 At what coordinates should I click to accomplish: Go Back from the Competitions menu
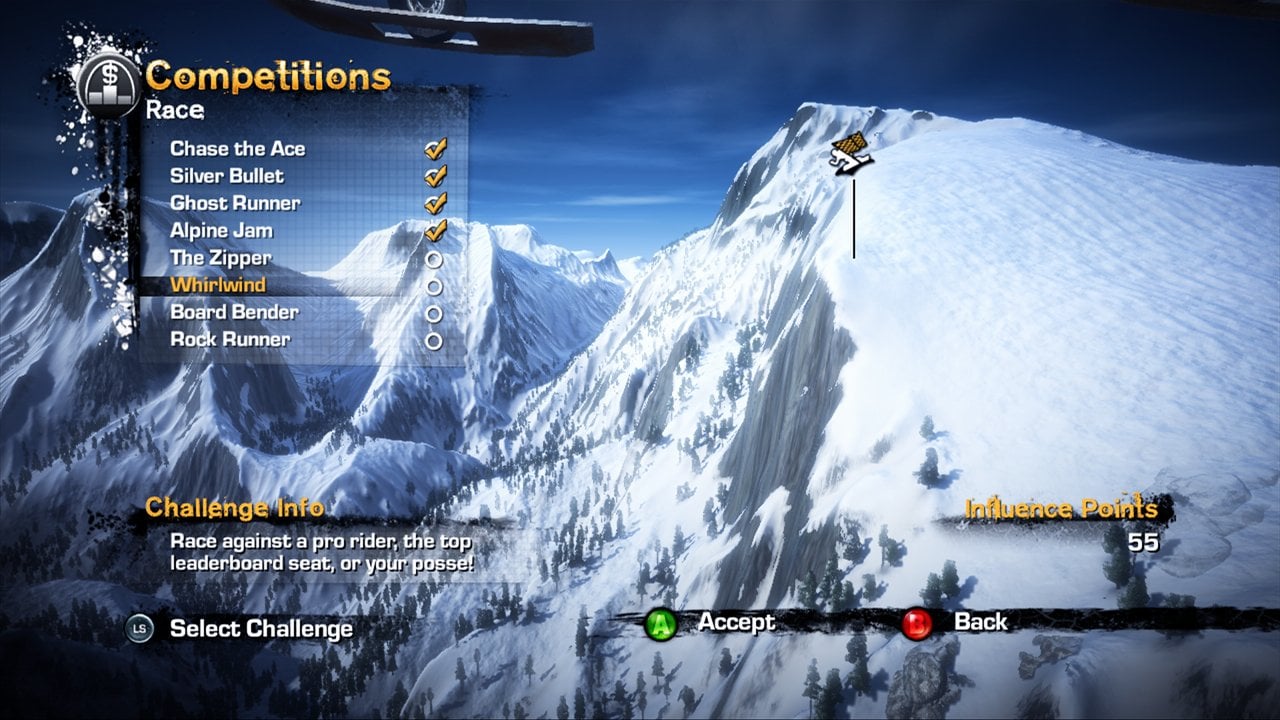[x=980, y=622]
